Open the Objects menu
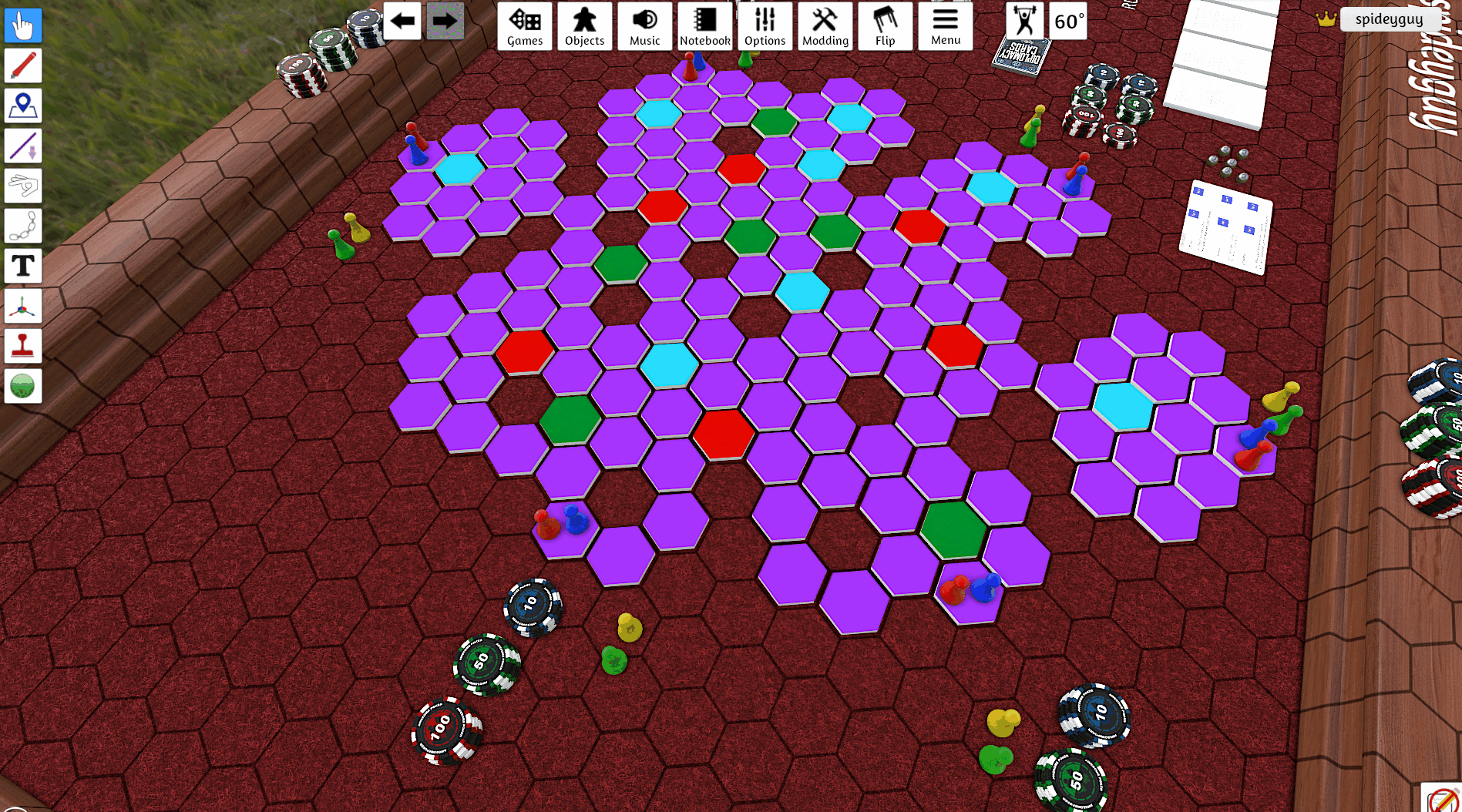 pyautogui.click(x=584, y=25)
